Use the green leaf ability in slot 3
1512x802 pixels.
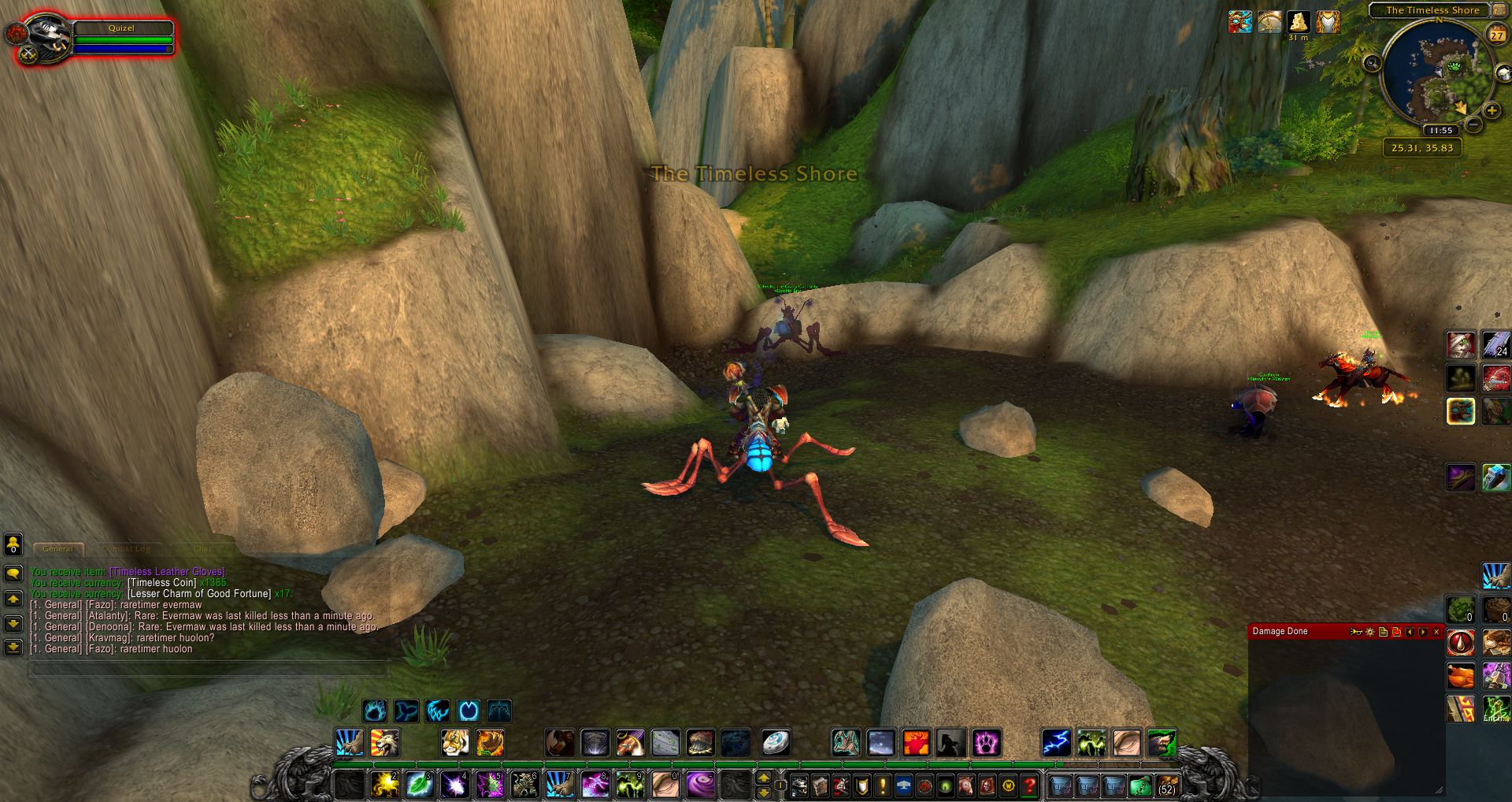tap(420, 785)
